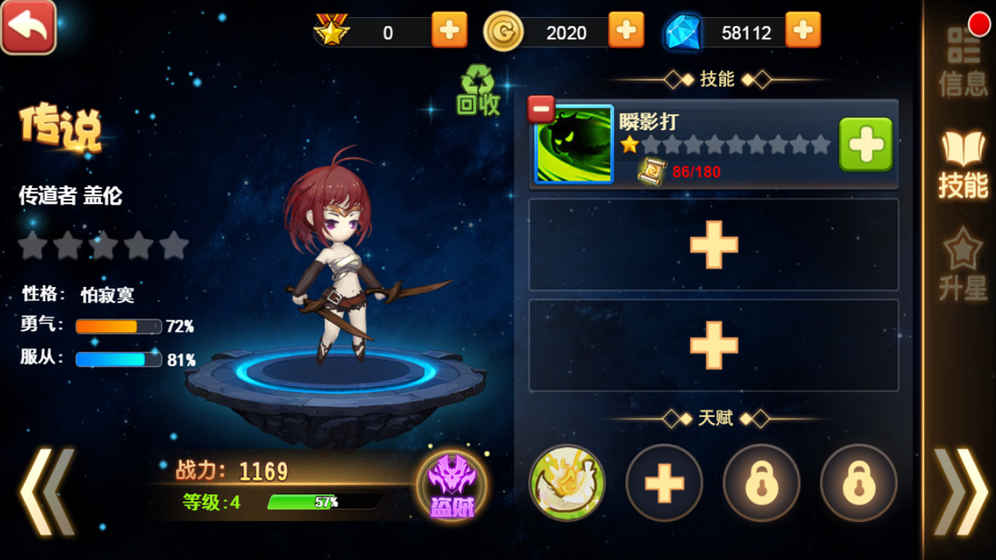This screenshot has height=560, width=996.
Task: Add more gold coins
Action: [626, 31]
